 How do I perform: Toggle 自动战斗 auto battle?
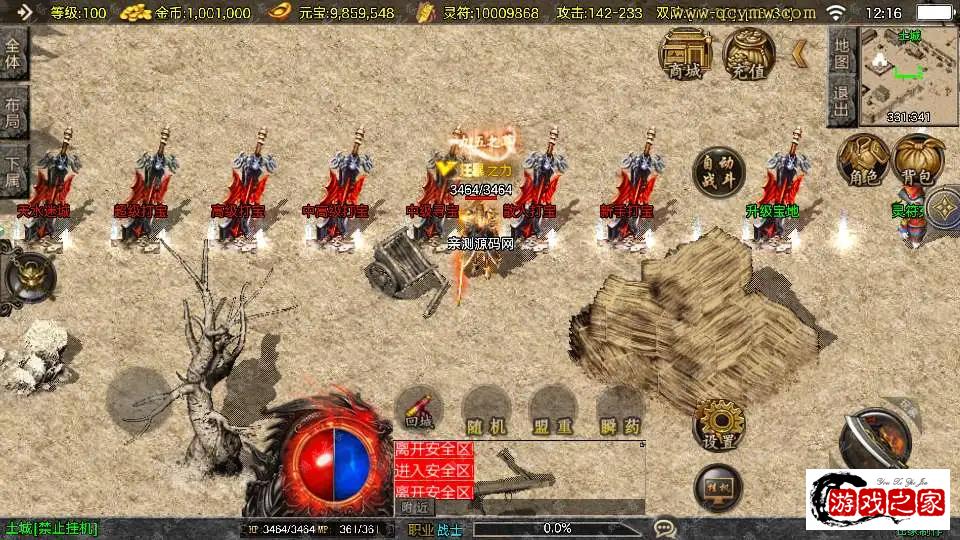(718, 172)
